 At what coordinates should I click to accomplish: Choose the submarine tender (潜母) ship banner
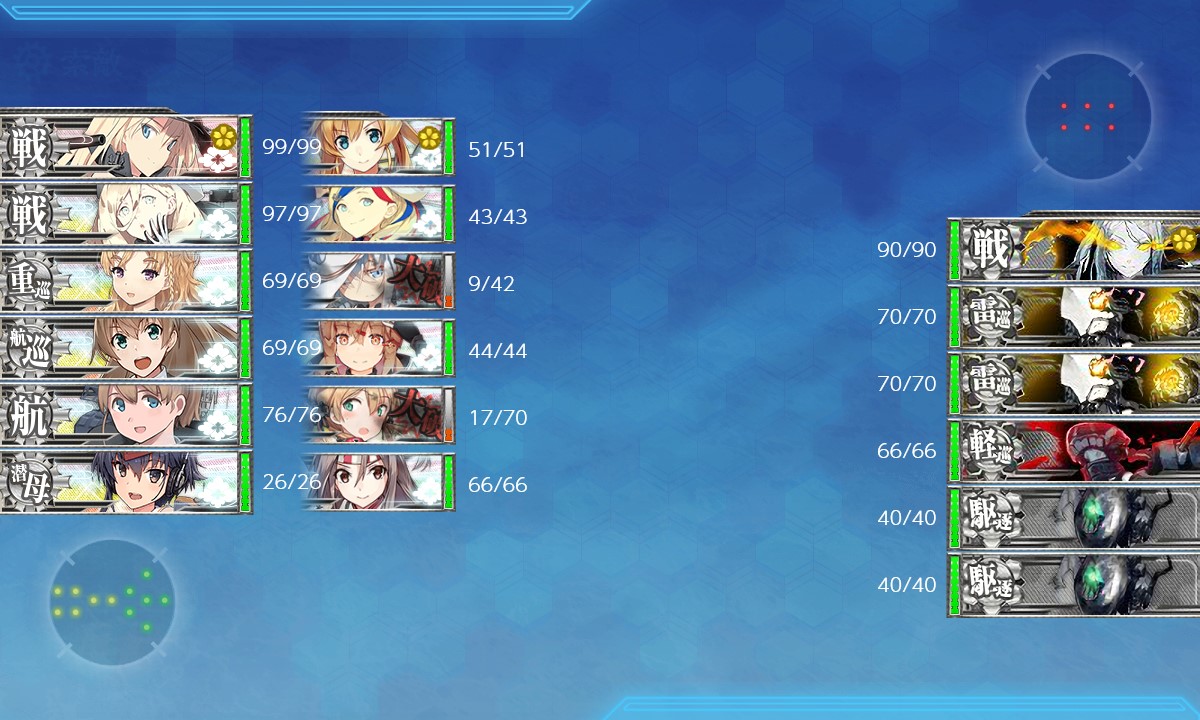click(x=120, y=482)
